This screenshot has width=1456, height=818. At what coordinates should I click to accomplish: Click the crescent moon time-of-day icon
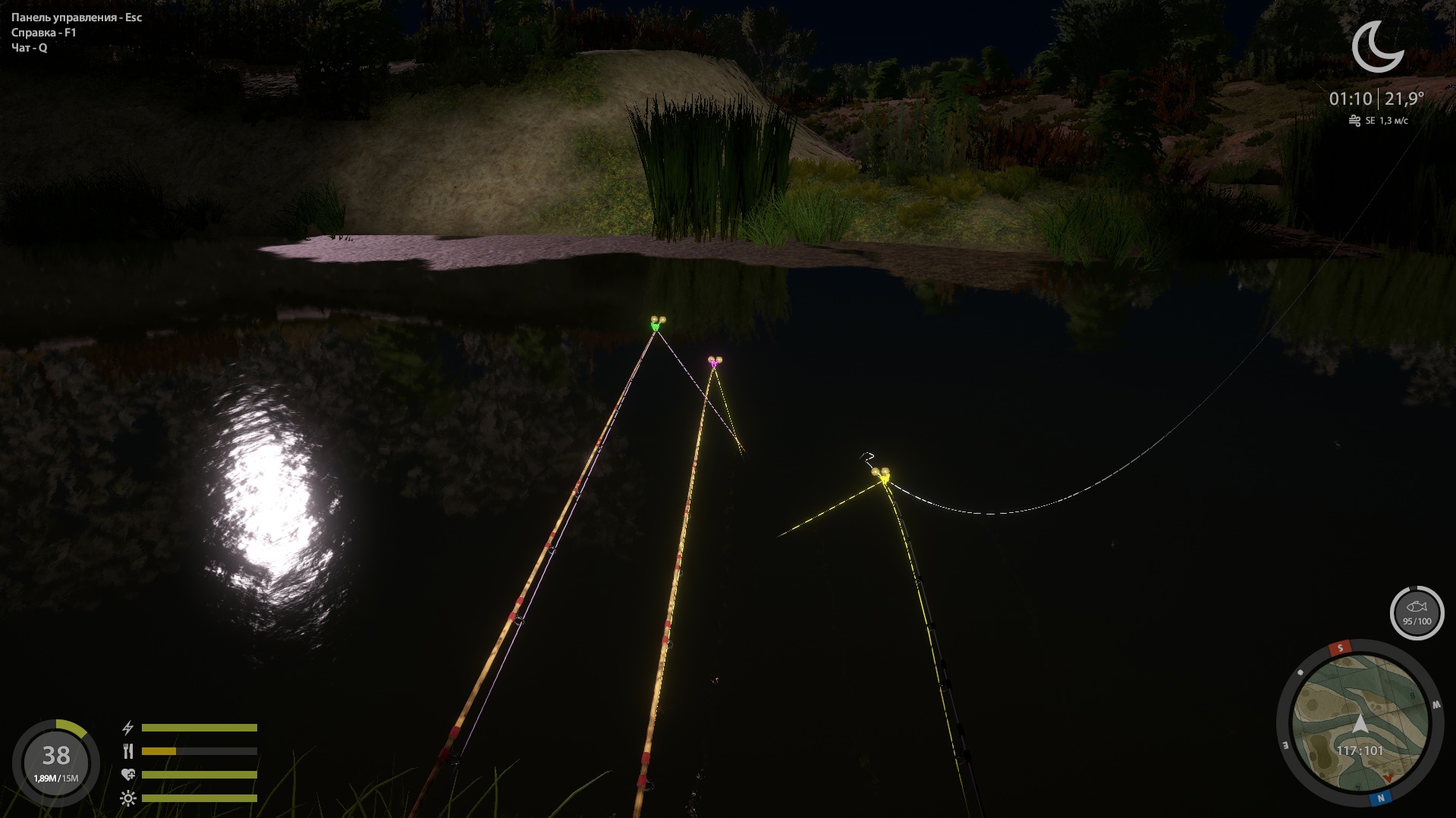click(1377, 47)
